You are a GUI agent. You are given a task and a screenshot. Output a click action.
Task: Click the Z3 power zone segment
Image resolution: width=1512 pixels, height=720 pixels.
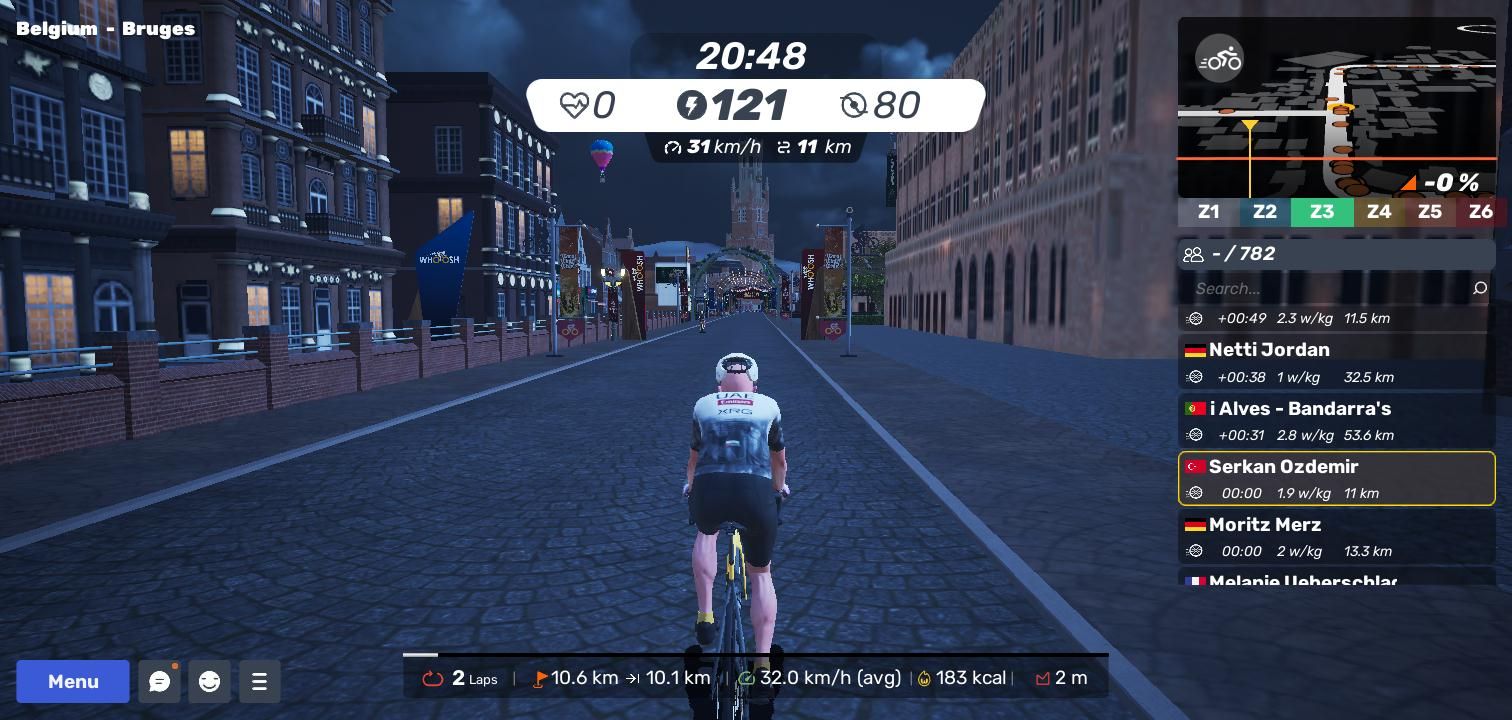(x=1322, y=212)
